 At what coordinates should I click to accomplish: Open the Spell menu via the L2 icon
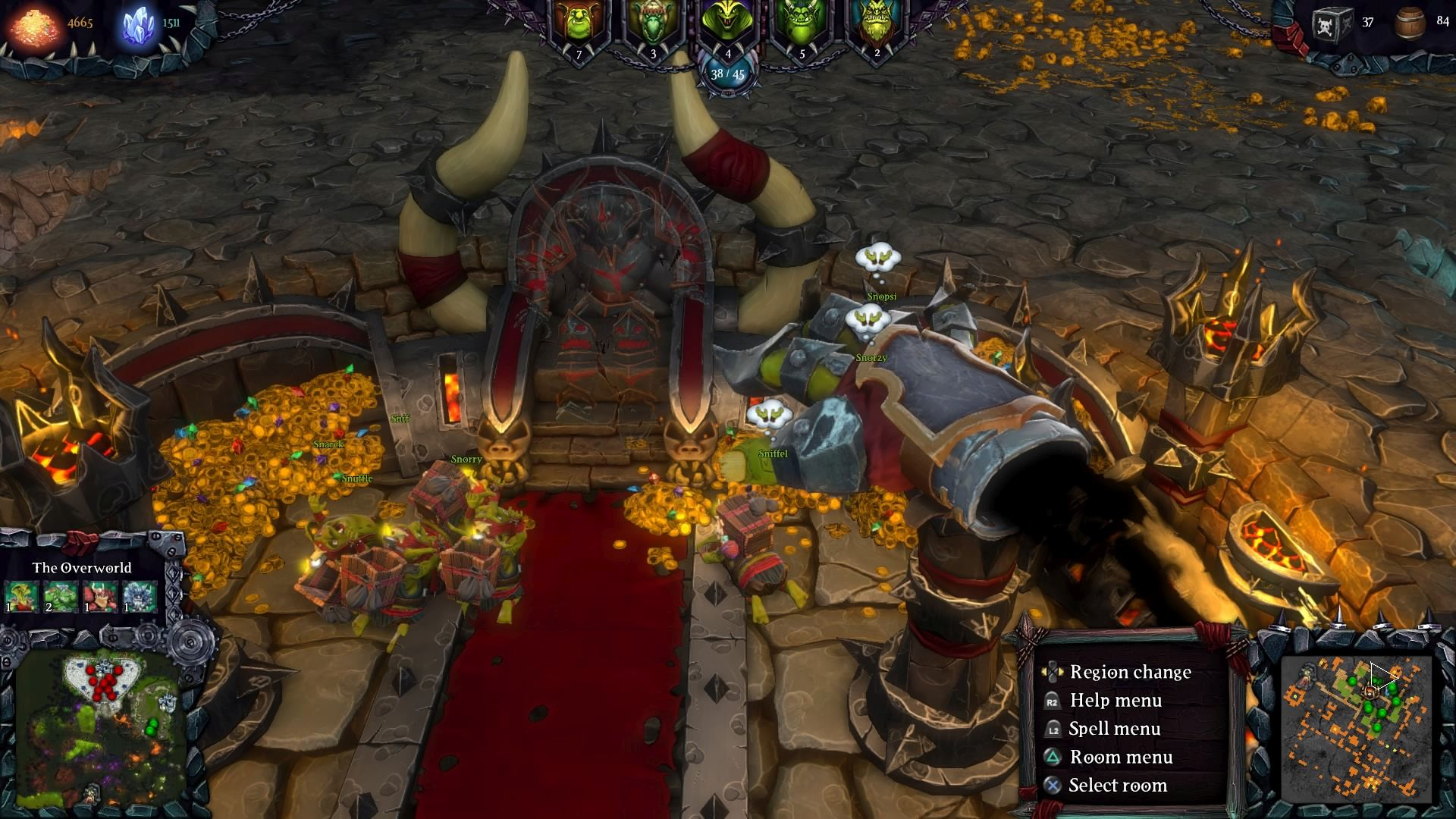(1053, 728)
